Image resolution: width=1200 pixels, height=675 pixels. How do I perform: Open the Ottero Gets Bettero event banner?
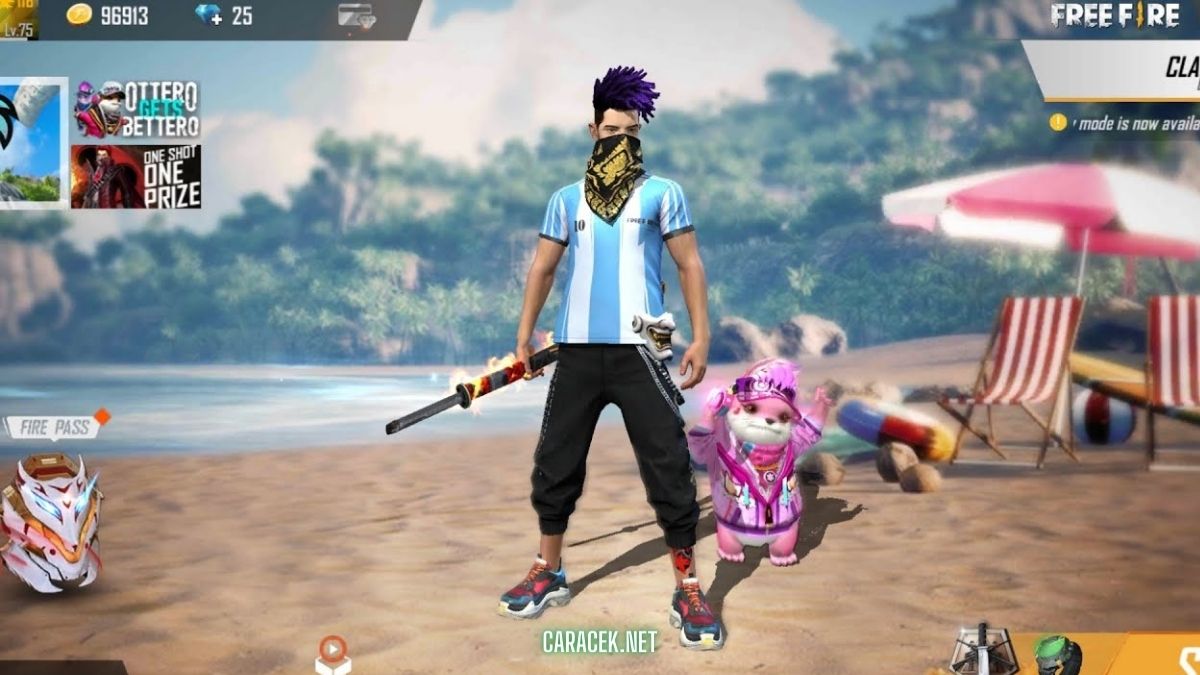(136, 109)
